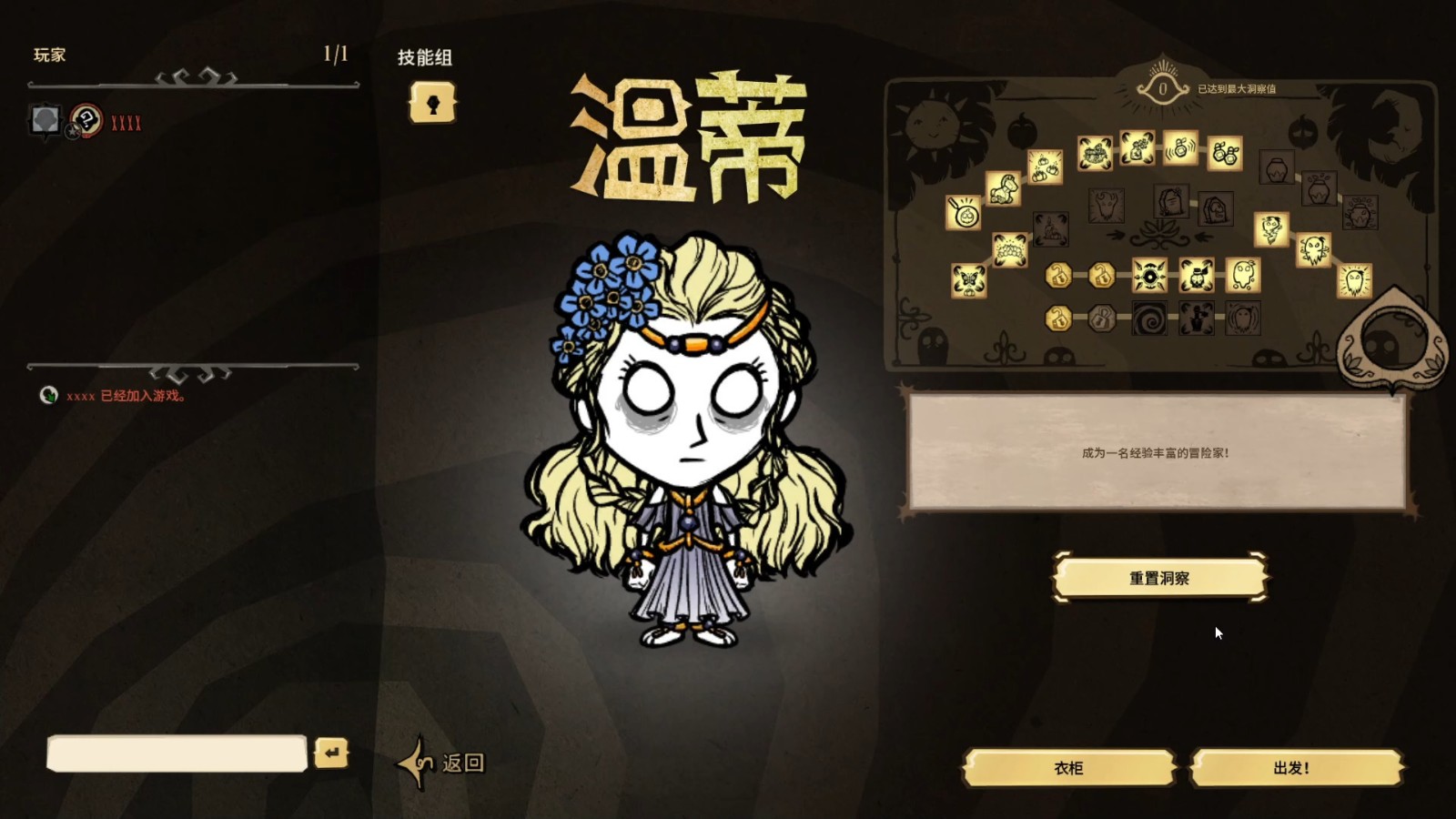Screen dimensions: 1456x819
Task: Select the butterfly skill icon in the skill tree
Action: (x=969, y=280)
